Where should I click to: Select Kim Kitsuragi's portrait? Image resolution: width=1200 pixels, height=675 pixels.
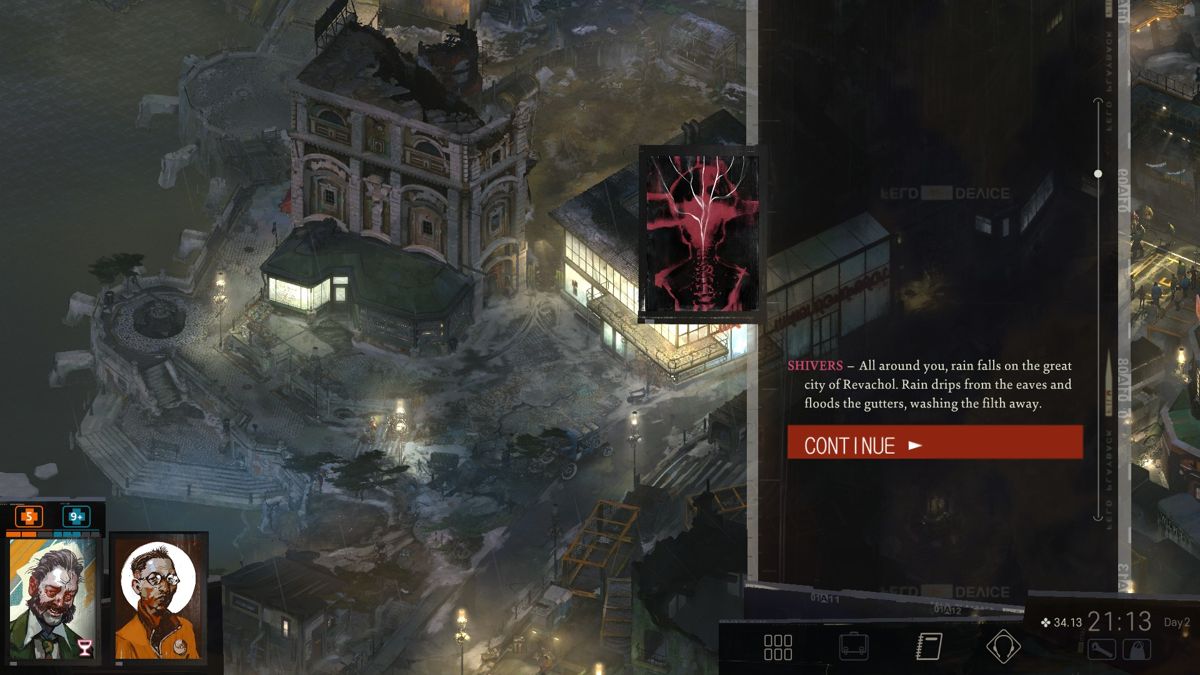point(158,597)
